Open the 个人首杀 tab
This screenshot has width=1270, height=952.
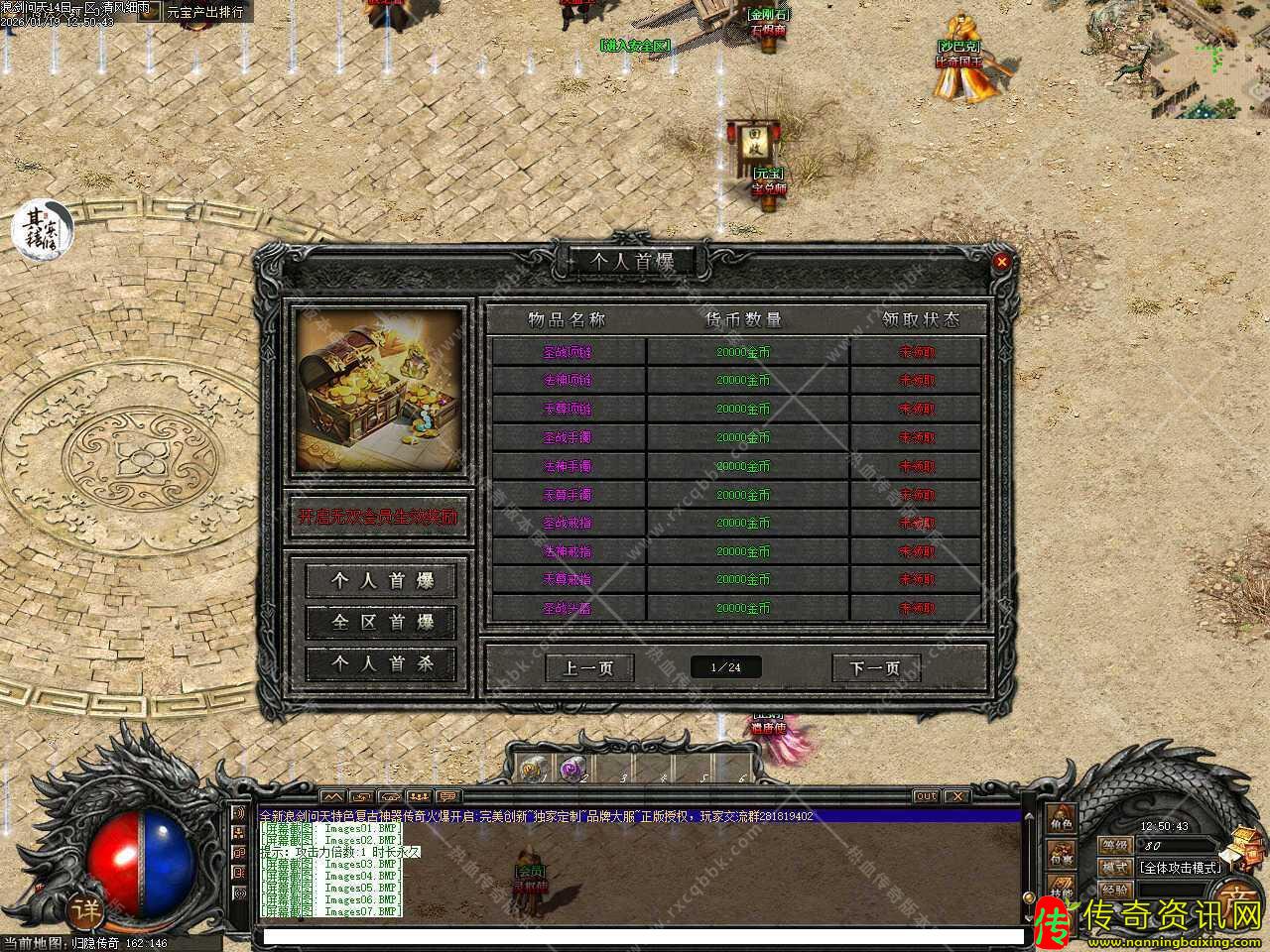[382, 663]
